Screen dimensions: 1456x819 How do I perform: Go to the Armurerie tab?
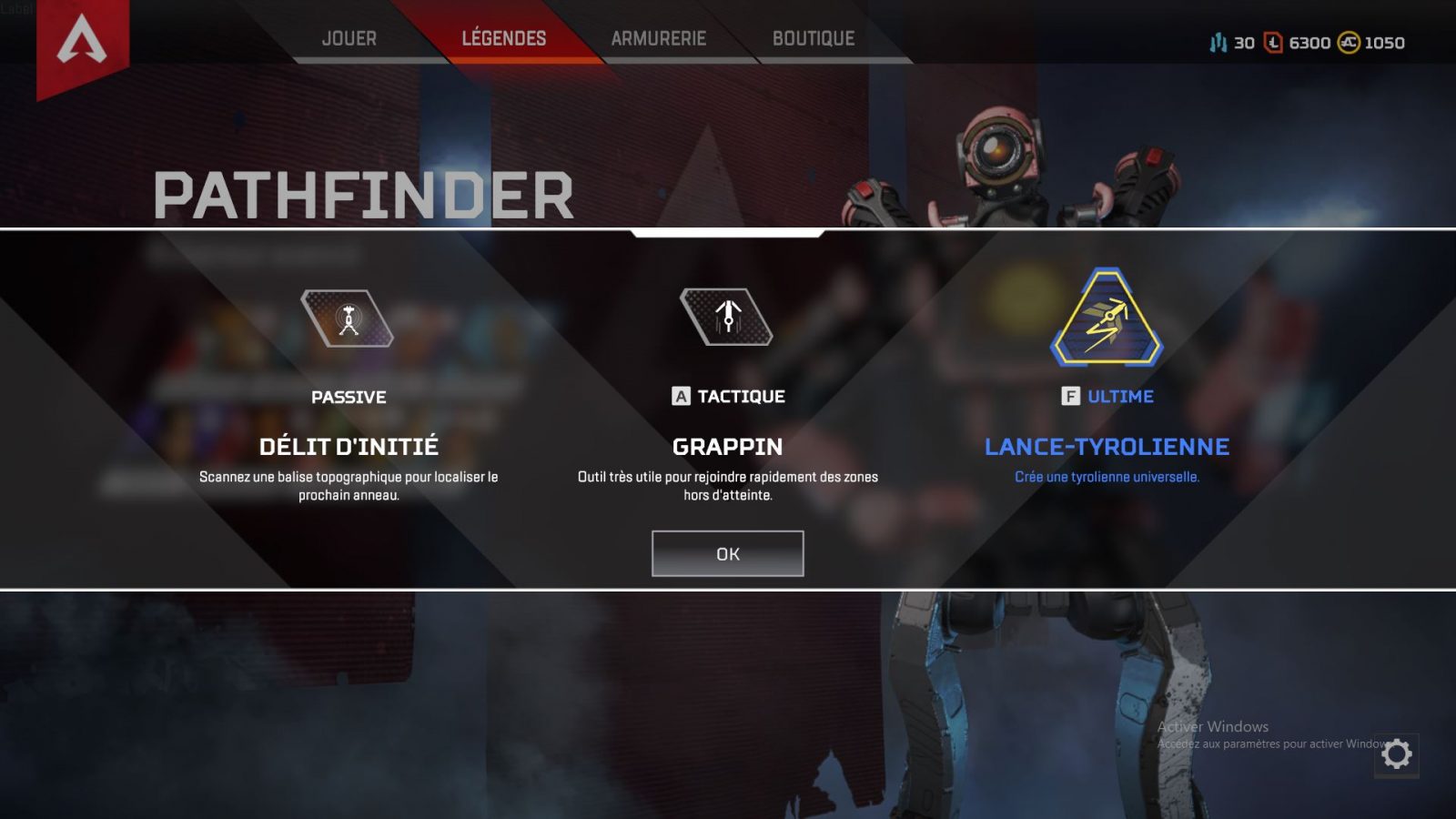coord(658,38)
